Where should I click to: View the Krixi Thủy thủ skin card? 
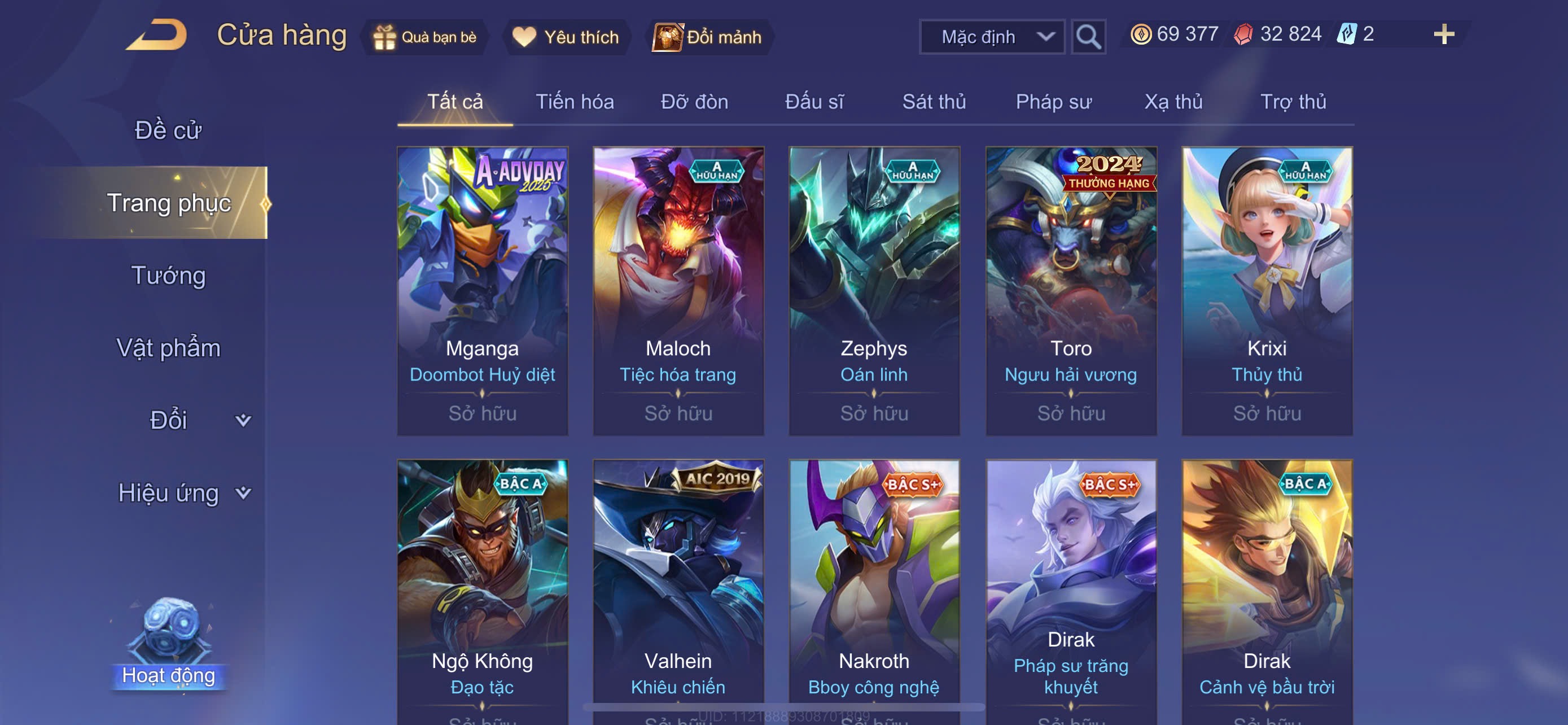coord(1267,290)
